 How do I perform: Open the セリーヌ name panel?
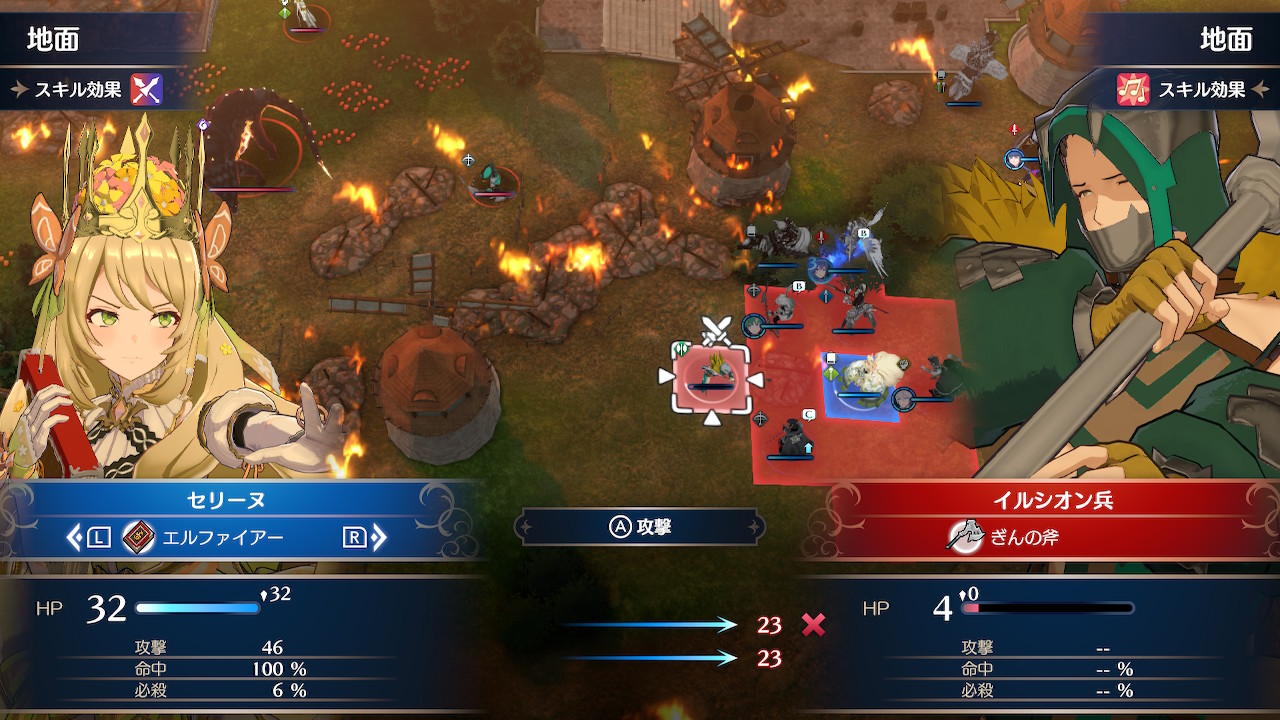(x=224, y=498)
